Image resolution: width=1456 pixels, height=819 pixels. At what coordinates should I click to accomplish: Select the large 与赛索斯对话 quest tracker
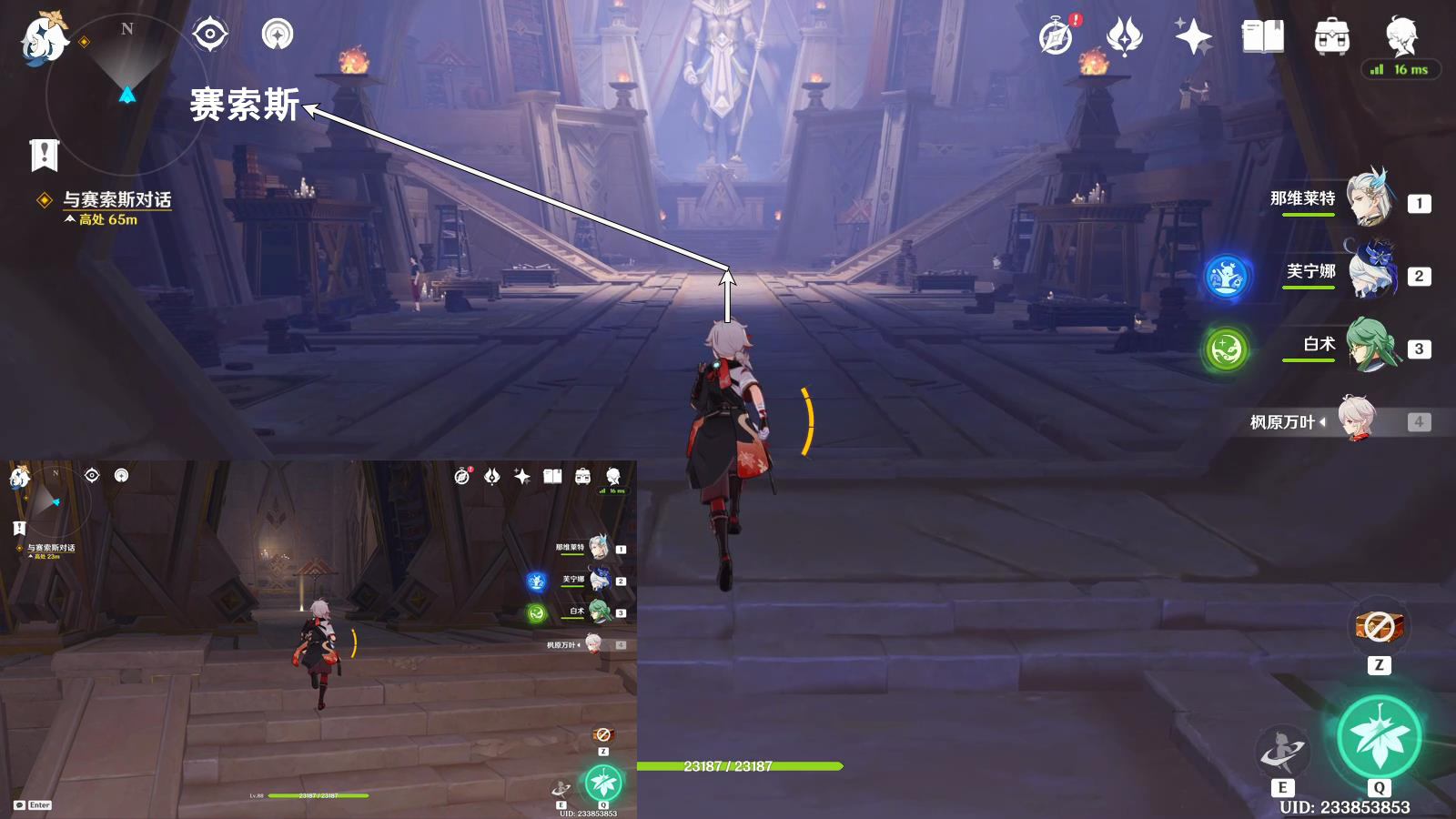(116, 200)
